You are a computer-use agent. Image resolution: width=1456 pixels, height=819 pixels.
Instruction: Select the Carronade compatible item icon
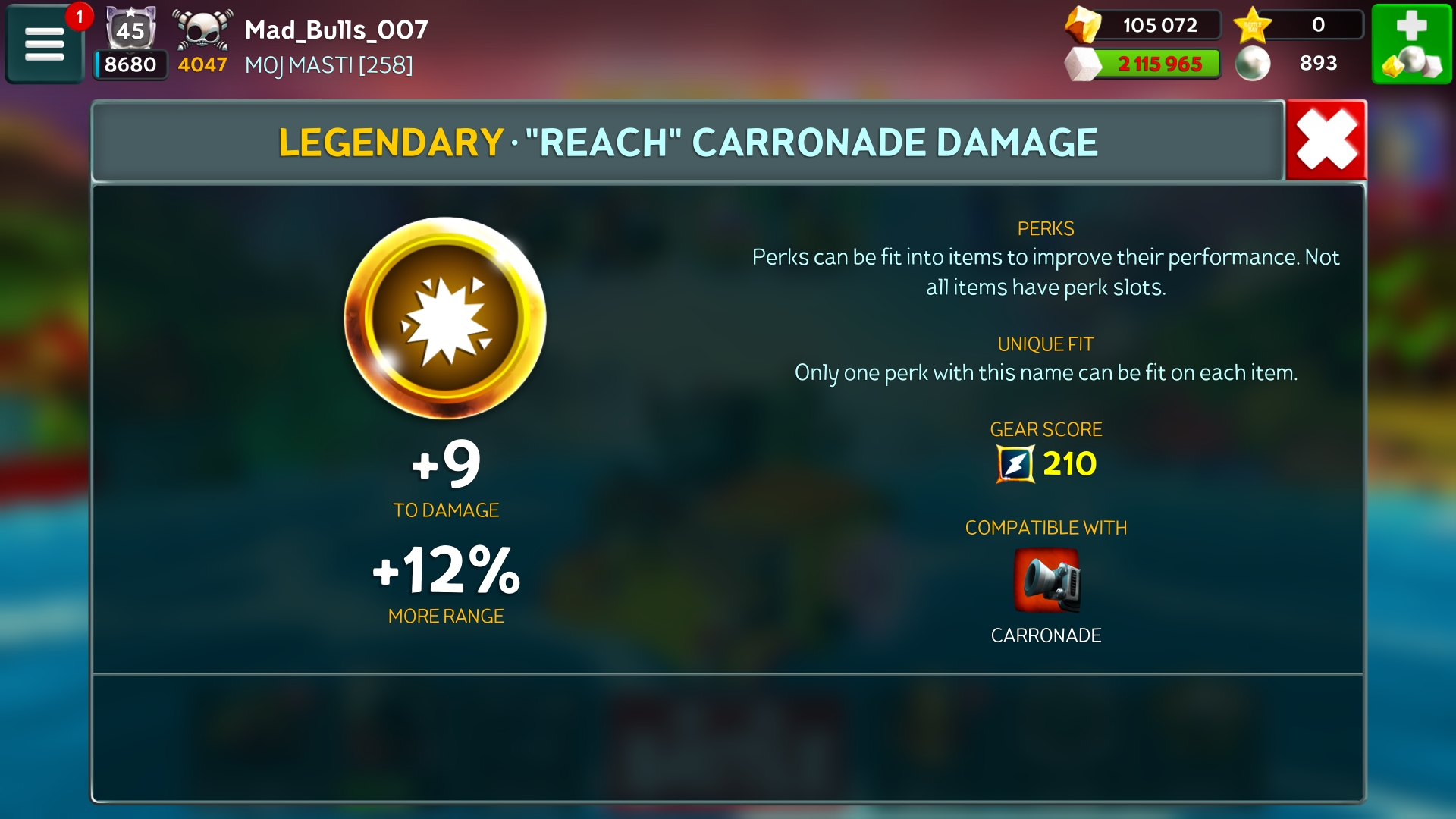click(1046, 580)
